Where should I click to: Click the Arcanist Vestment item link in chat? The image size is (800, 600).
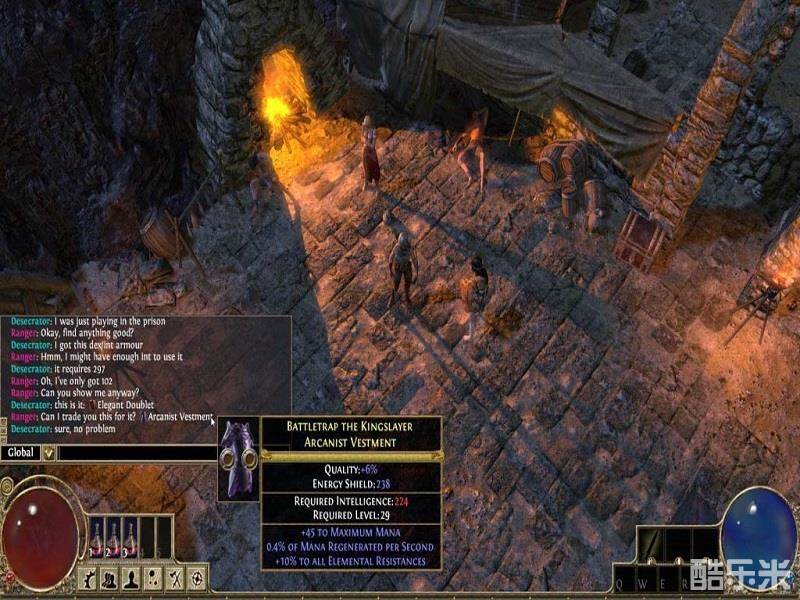tap(180, 416)
